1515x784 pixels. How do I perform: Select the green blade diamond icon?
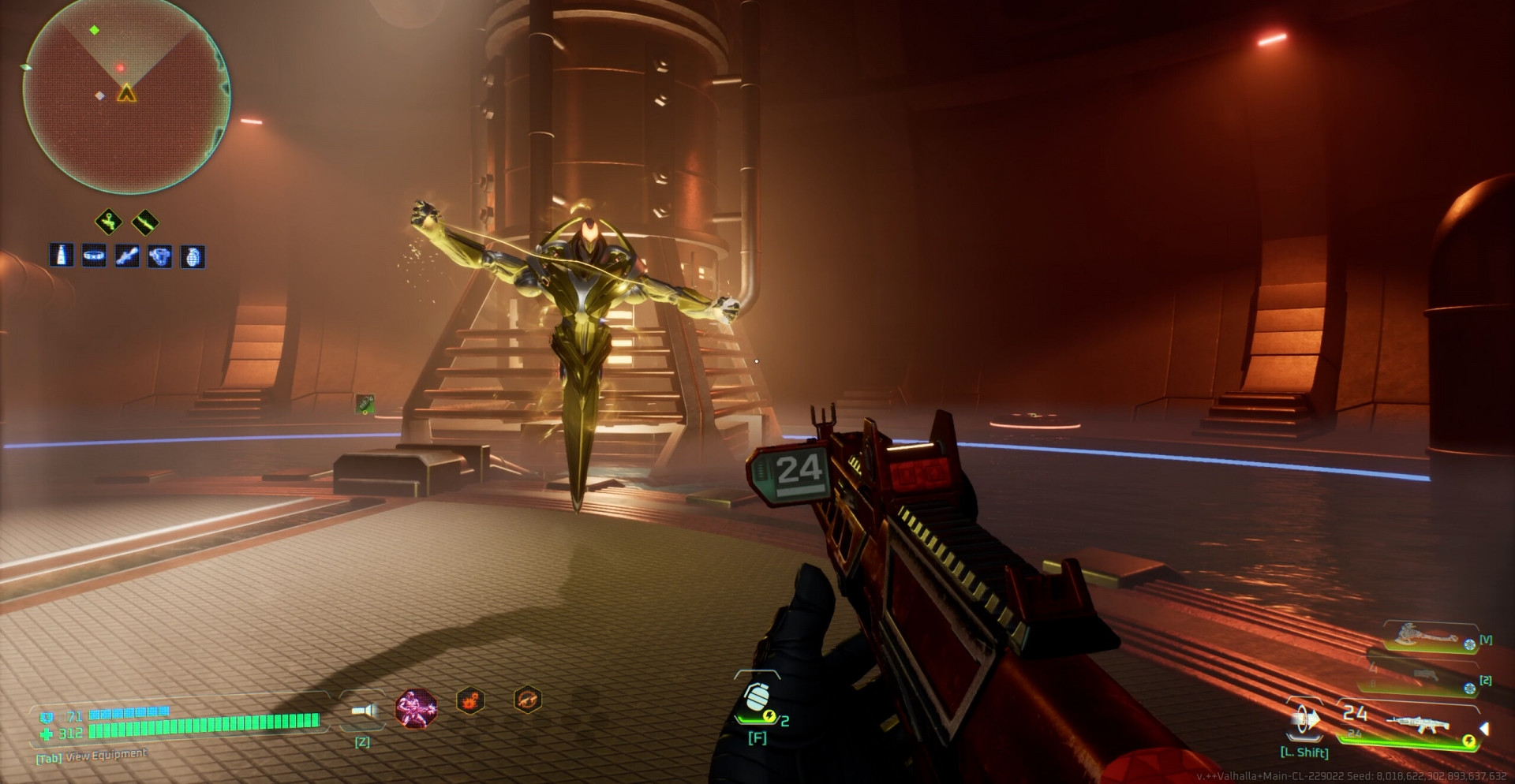[145, 223]
